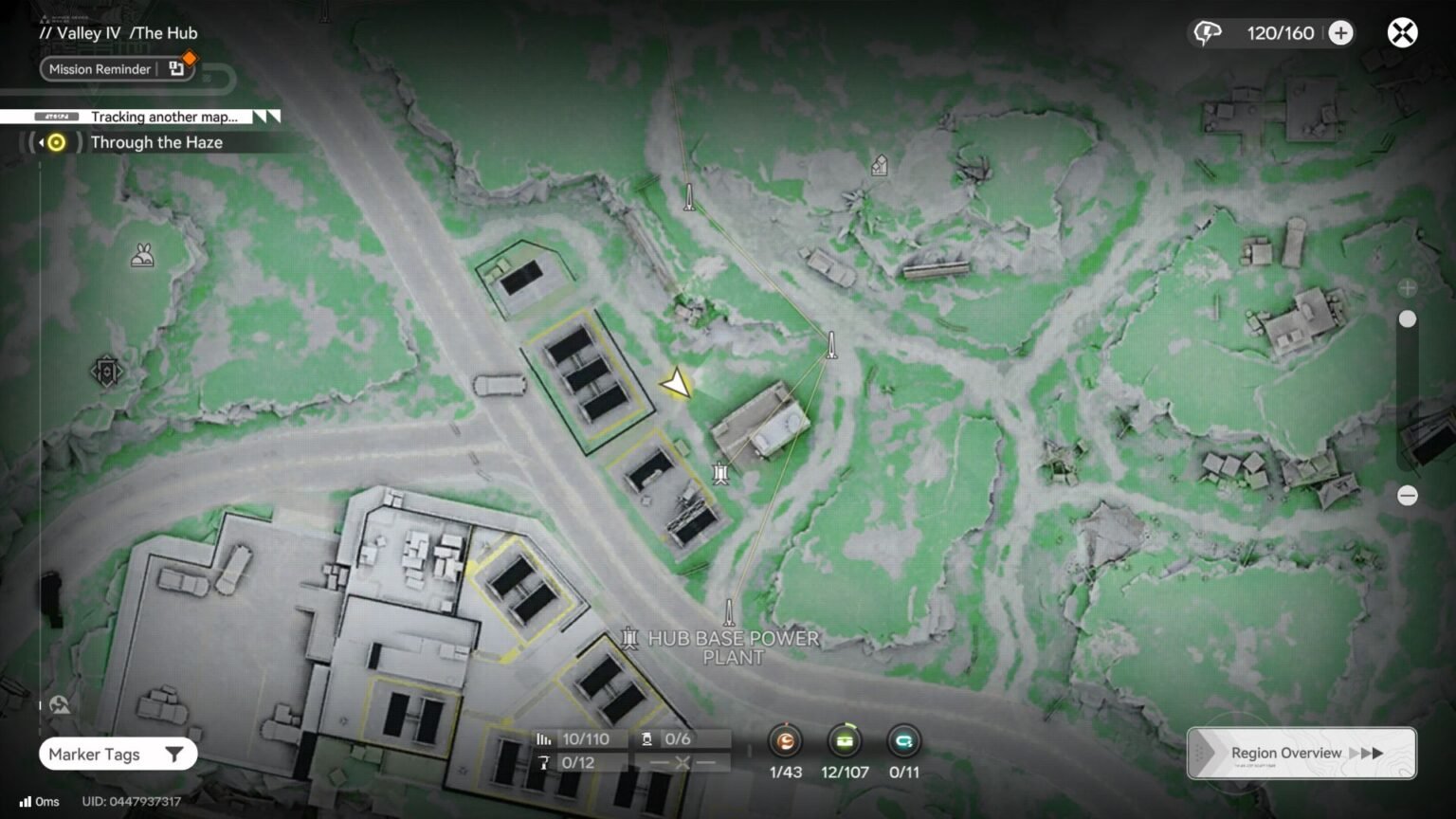The height and width of the screenshot is (819, 1456).
Task: Toggle the Marker Tags filter icon
Action: (x=173, y=754)
